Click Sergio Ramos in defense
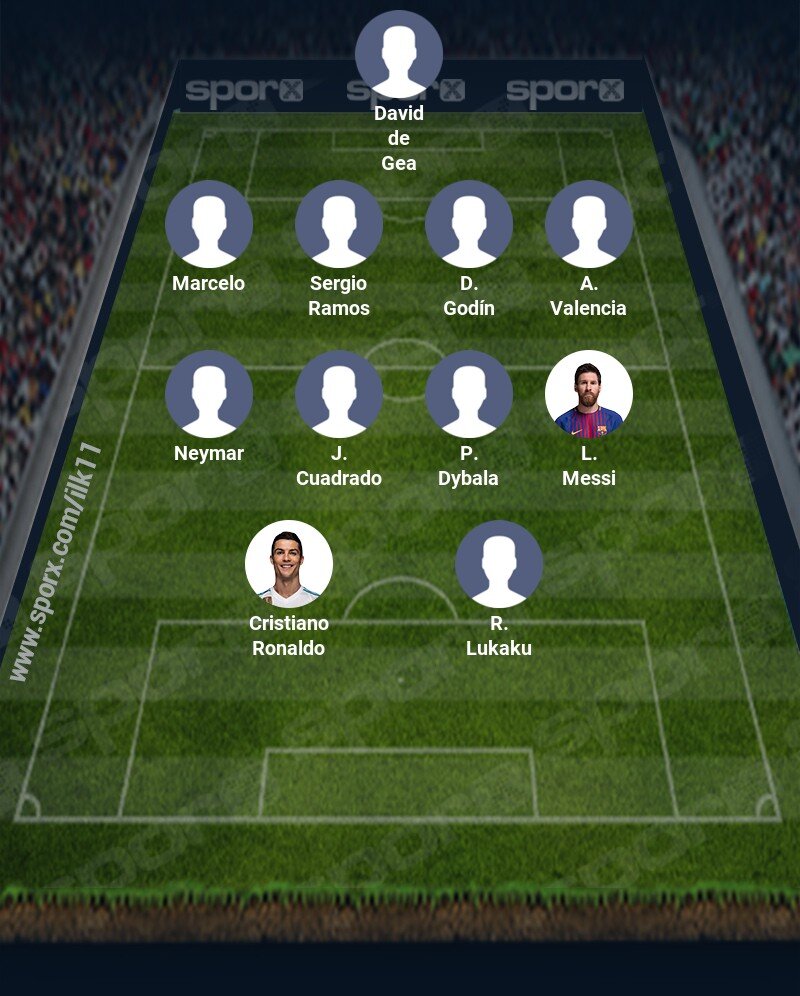 339,224
